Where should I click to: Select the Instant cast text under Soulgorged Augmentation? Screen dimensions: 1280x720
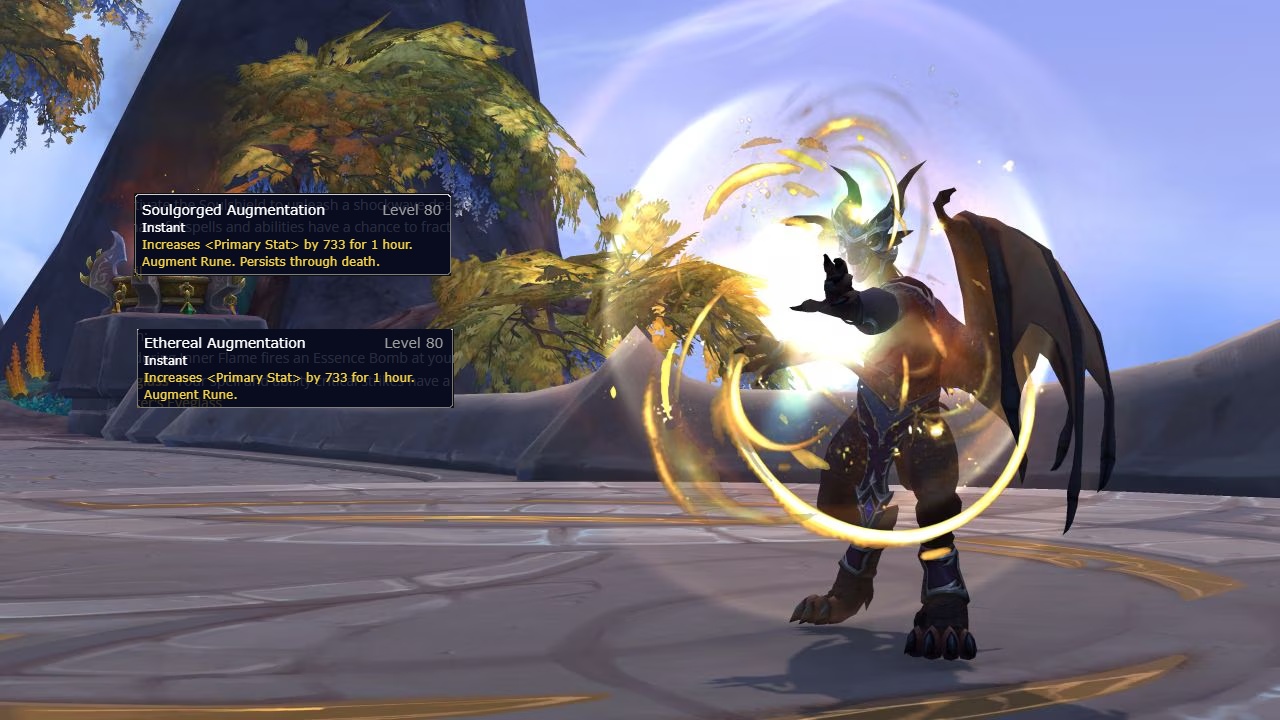click(163, 227)
